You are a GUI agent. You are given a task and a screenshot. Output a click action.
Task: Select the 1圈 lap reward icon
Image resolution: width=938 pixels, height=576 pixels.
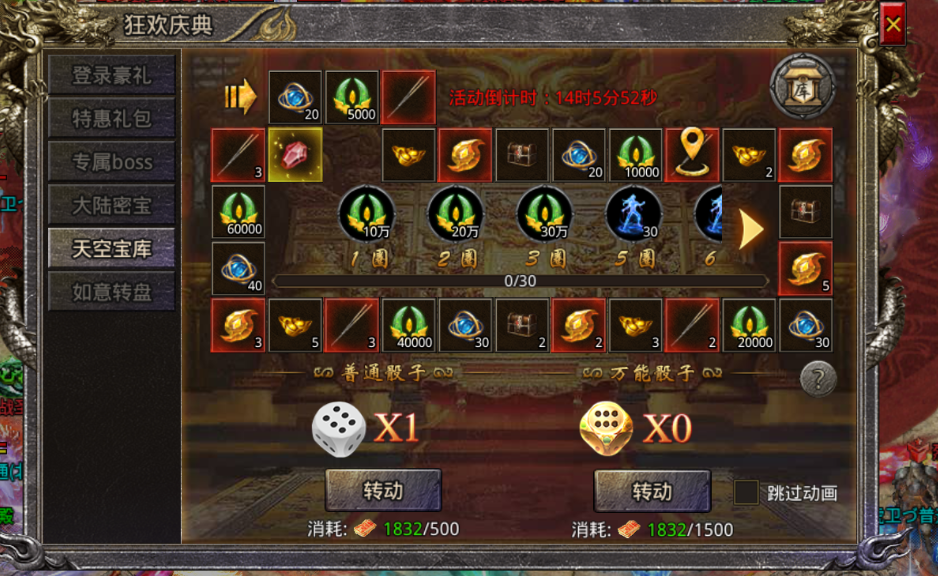point(366,212)
